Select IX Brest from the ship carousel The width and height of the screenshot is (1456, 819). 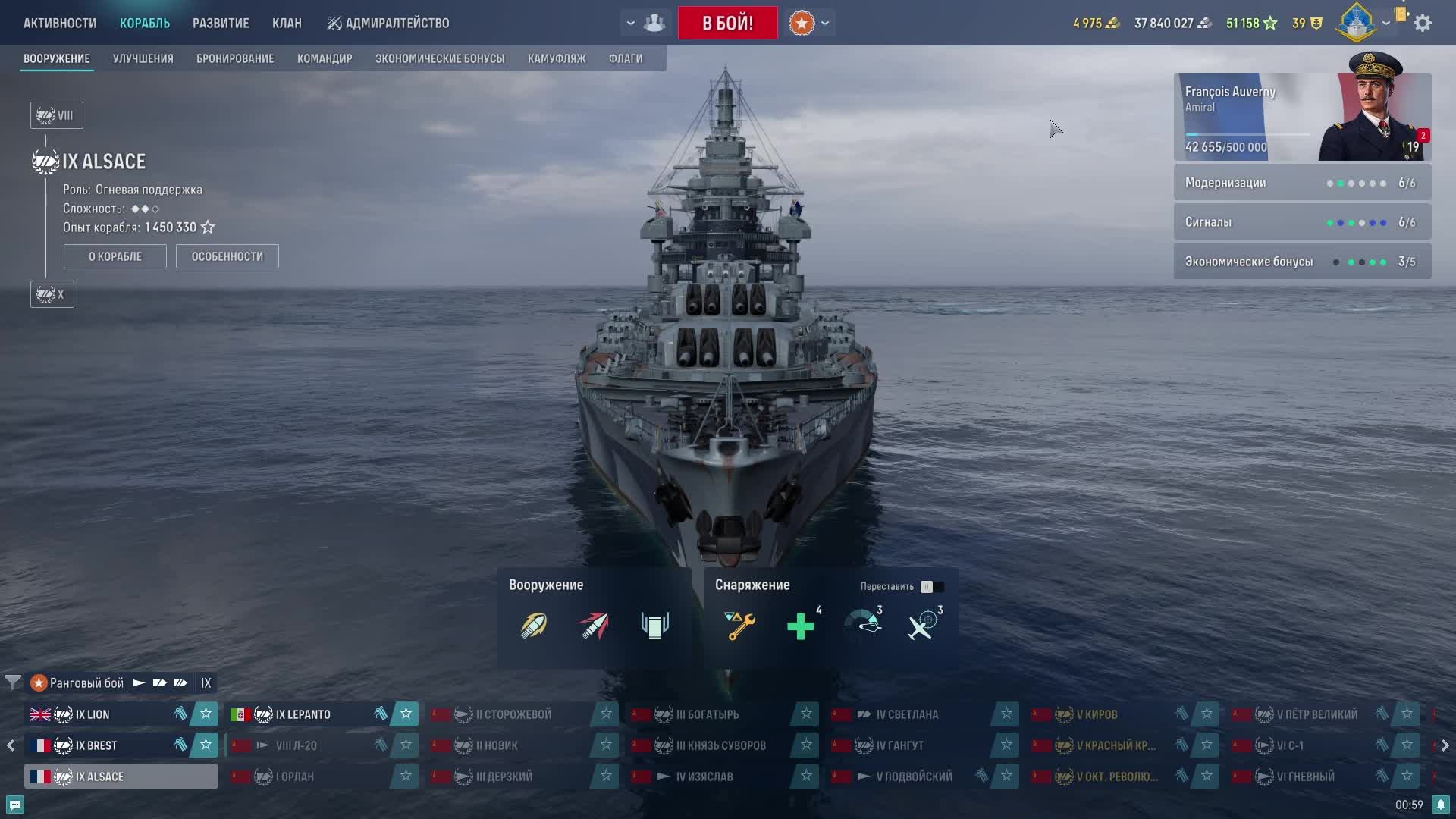tap(96, 745)
